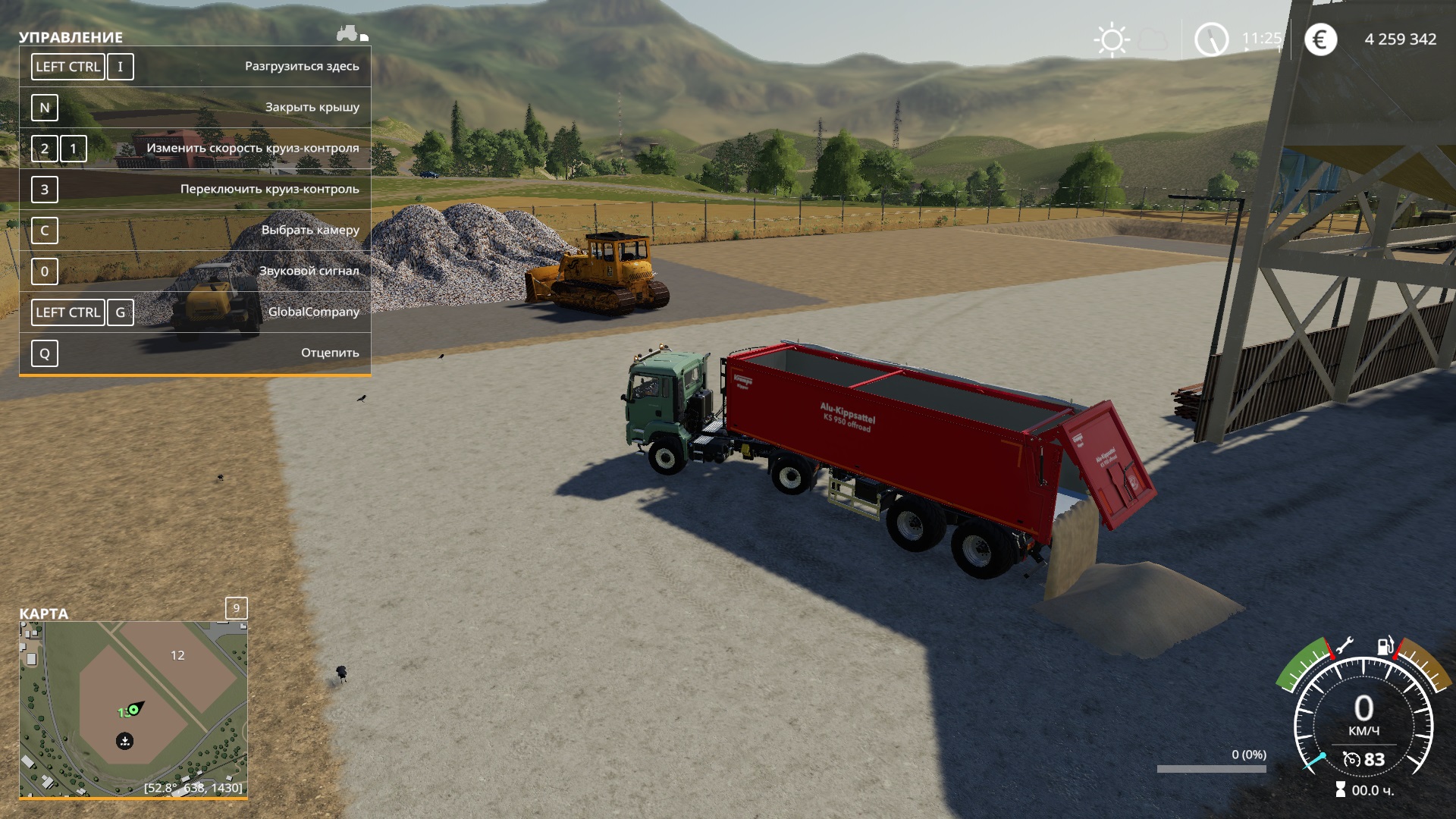Click the wrench damage icon on the gauge
This screenshot has width=1456, height=819.
click(1344, 646)
